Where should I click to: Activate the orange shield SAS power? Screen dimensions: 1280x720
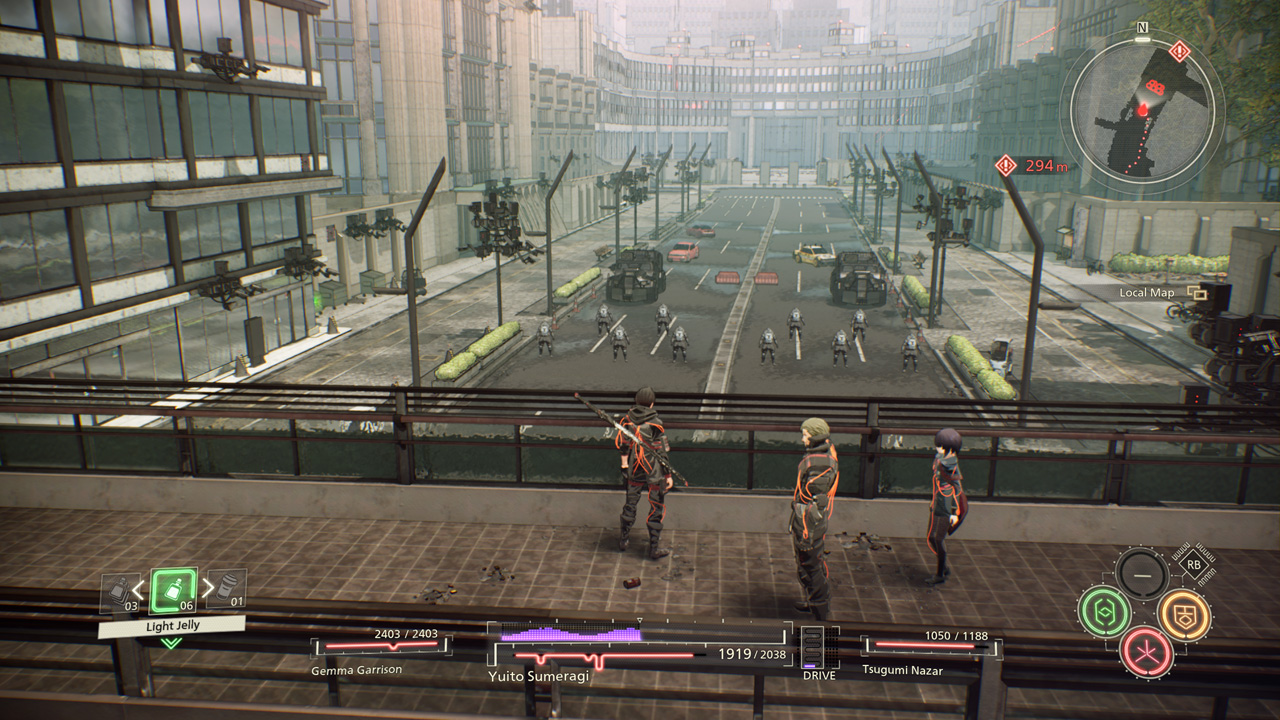tap(1184, 614)
